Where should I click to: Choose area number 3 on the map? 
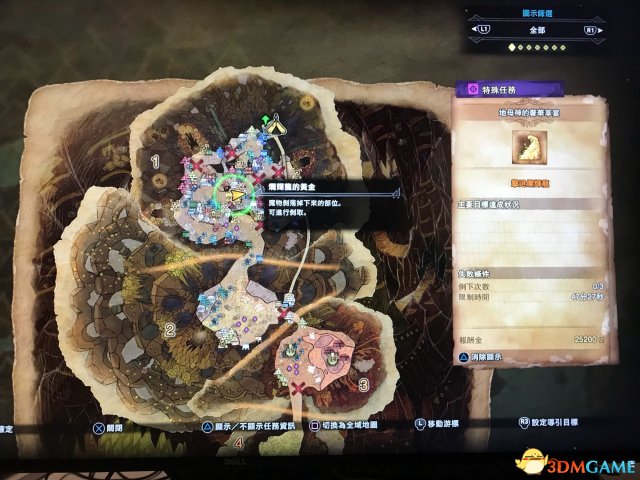click(363, 383)
